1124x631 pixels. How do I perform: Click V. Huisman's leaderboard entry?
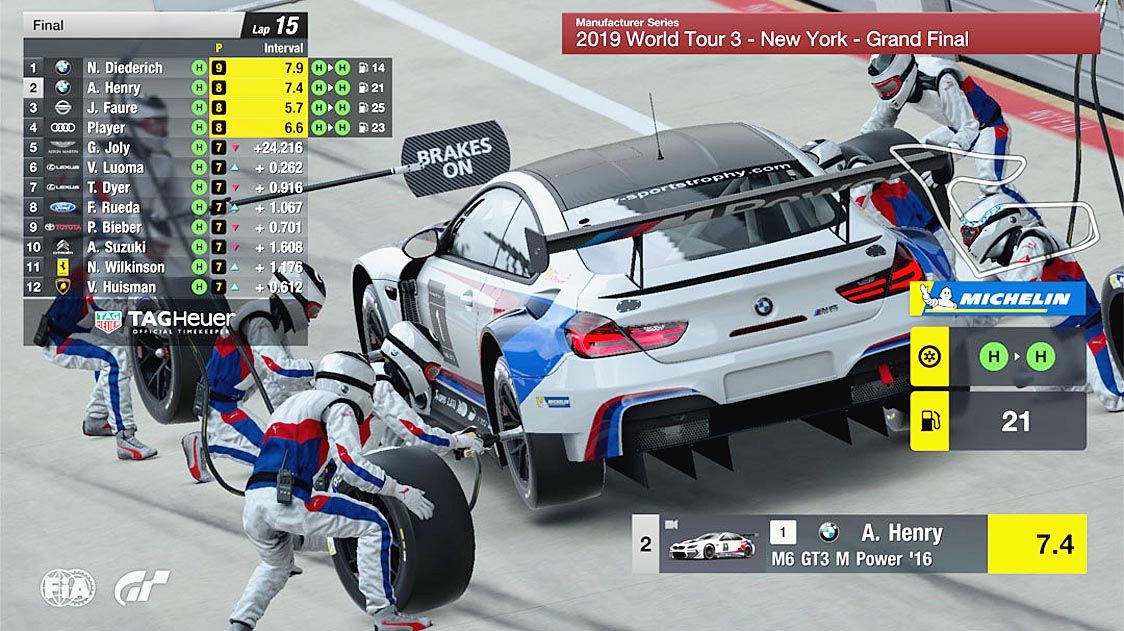click(121, 287)
